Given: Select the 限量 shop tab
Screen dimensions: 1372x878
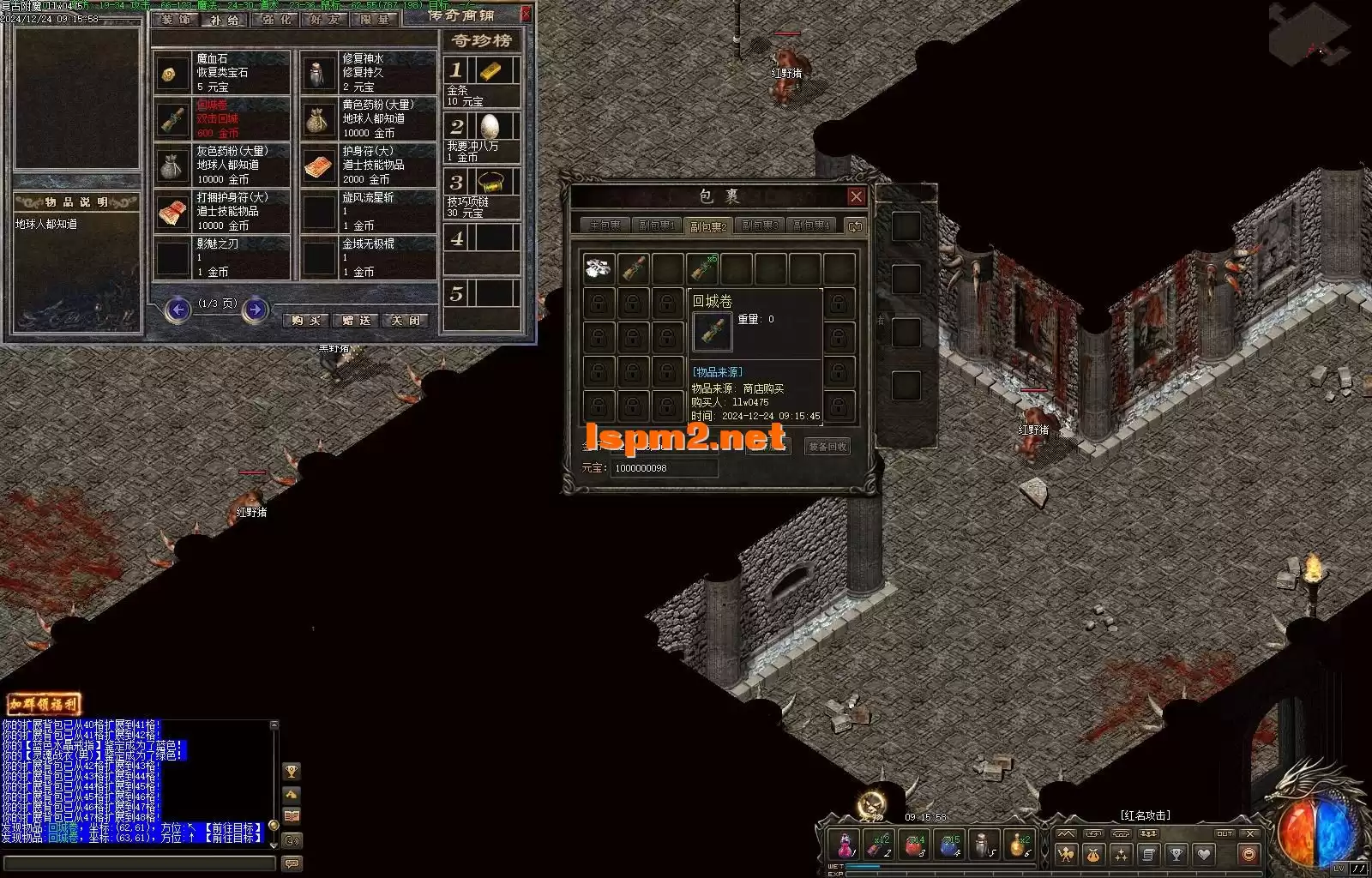Looking at the screenshot, I should (x=375, y=20).
